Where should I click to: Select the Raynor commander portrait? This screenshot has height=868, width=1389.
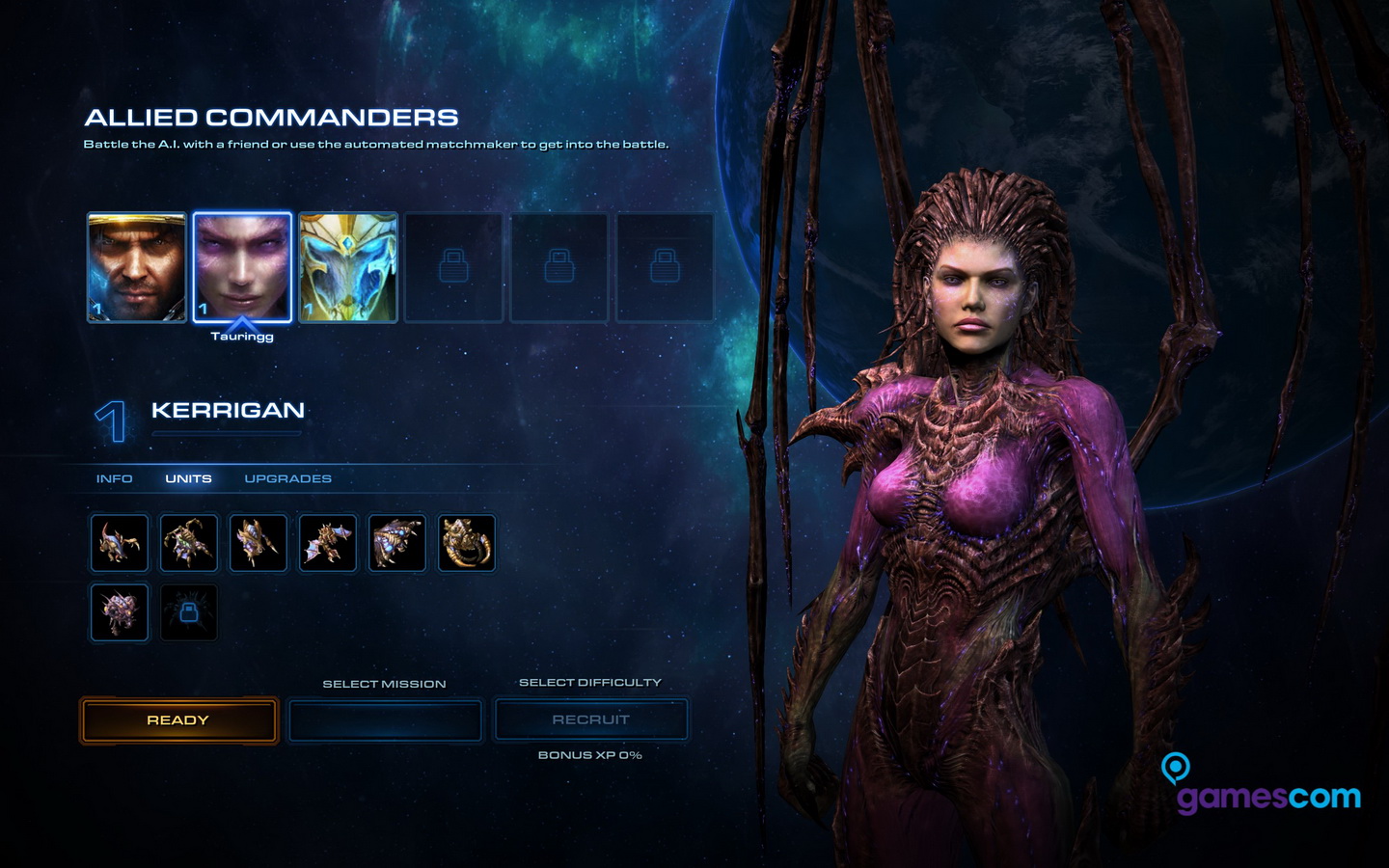[136, 267]
